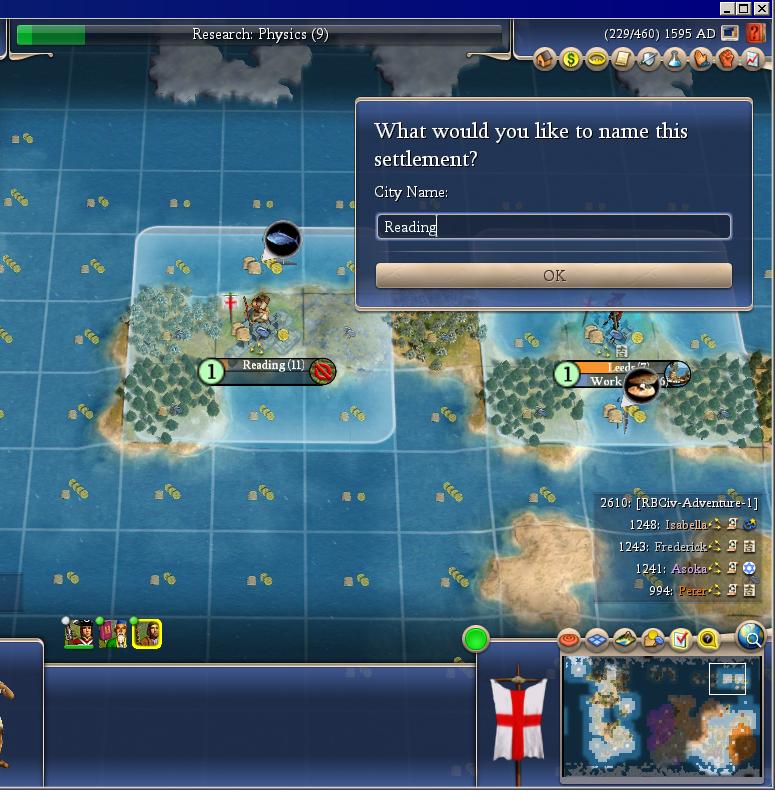
Task: Close the game window
Action: click(x=762, y=8)
